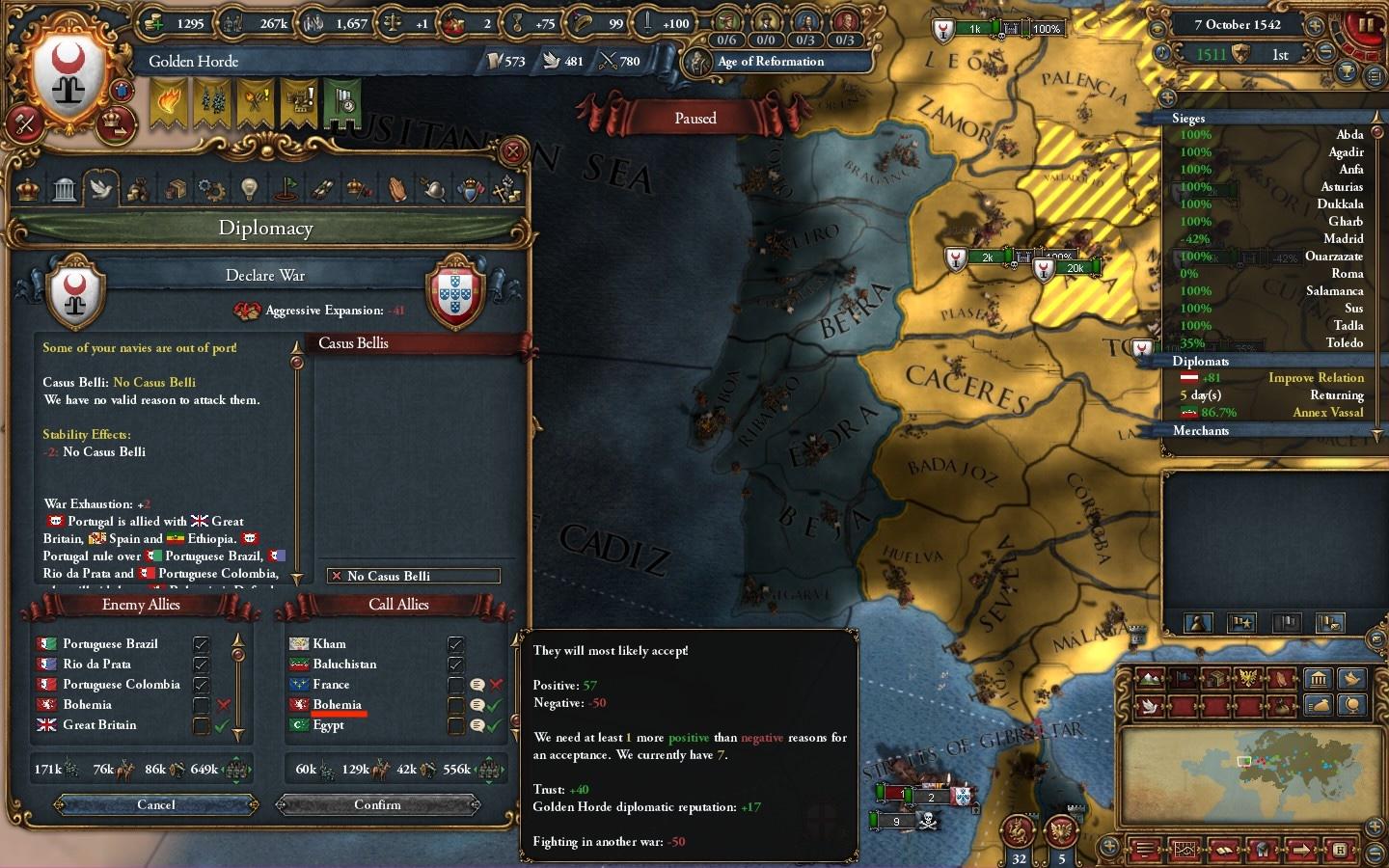
Task: Open the Ledger from the bottom toolbar
Action: 1224,850
